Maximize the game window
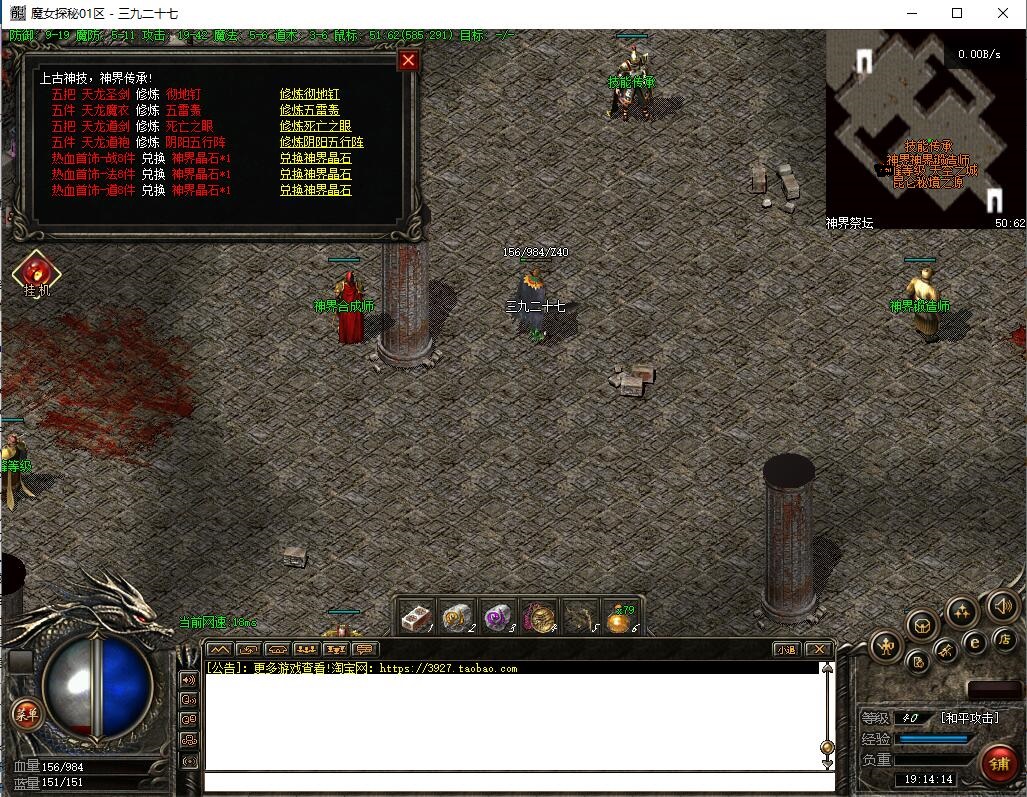This screenshot has width=1027, height=797. [957, 14]
